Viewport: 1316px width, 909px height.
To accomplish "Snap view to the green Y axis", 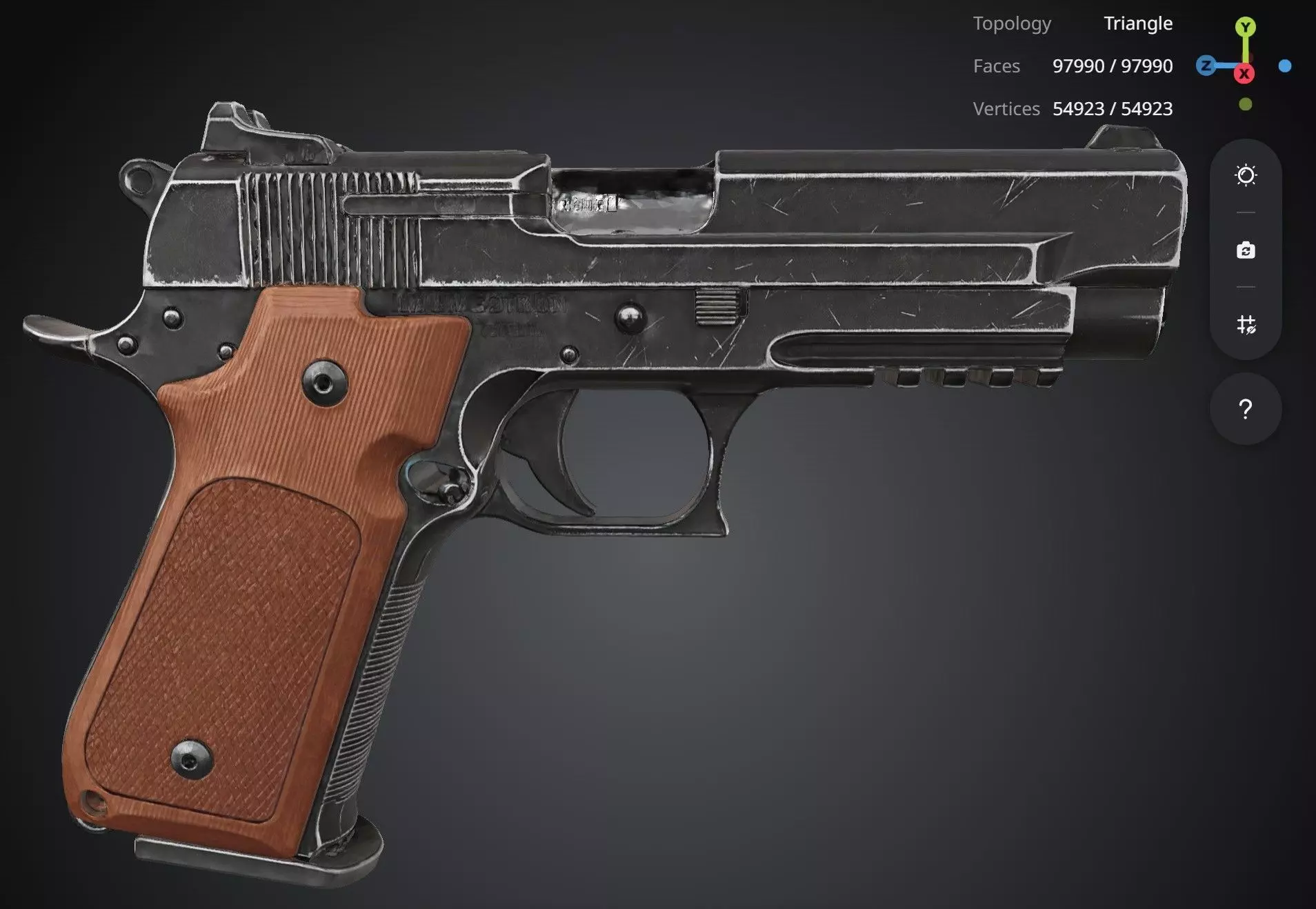I will (1245, 28).
